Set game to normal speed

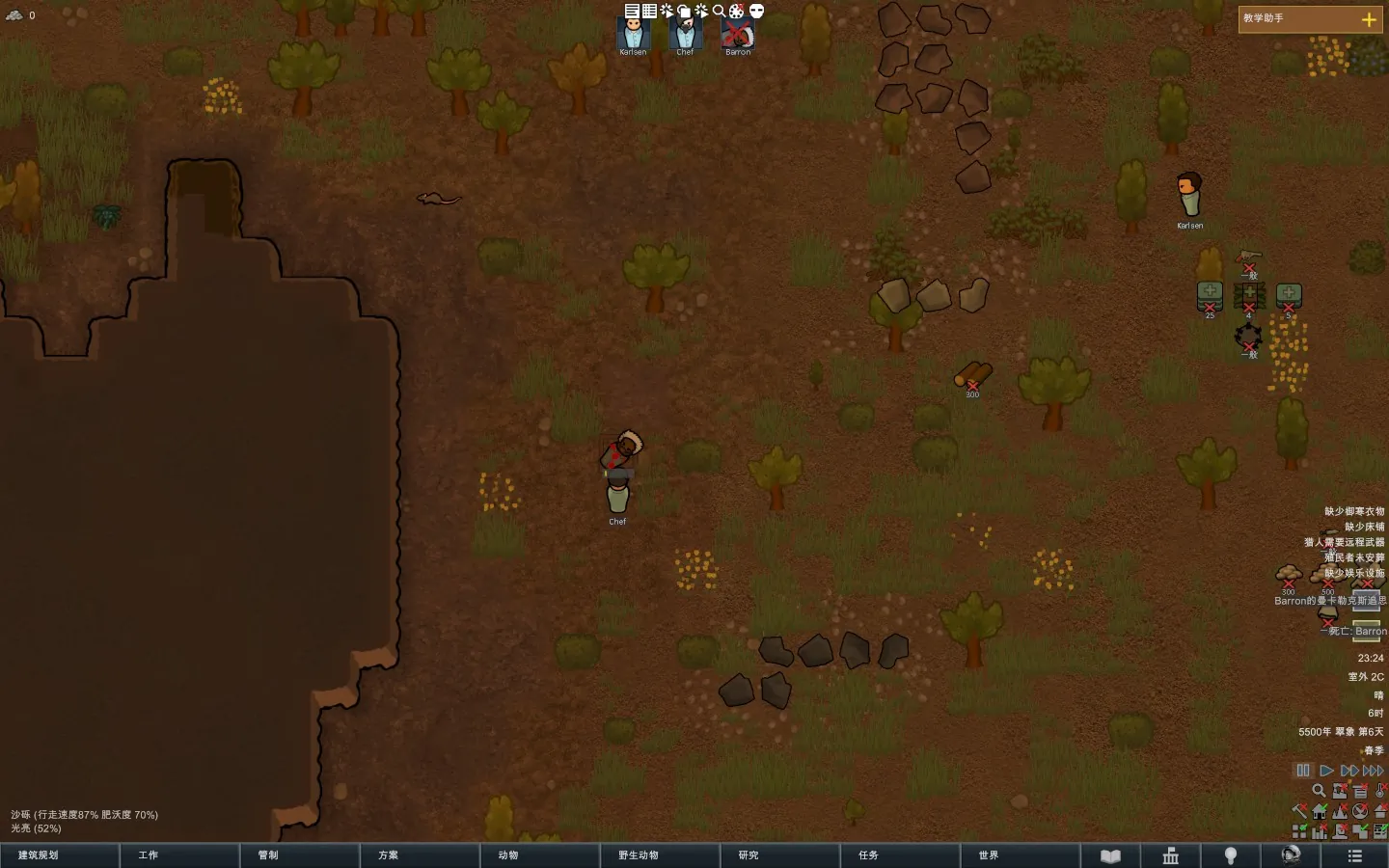coord(1326,771)
